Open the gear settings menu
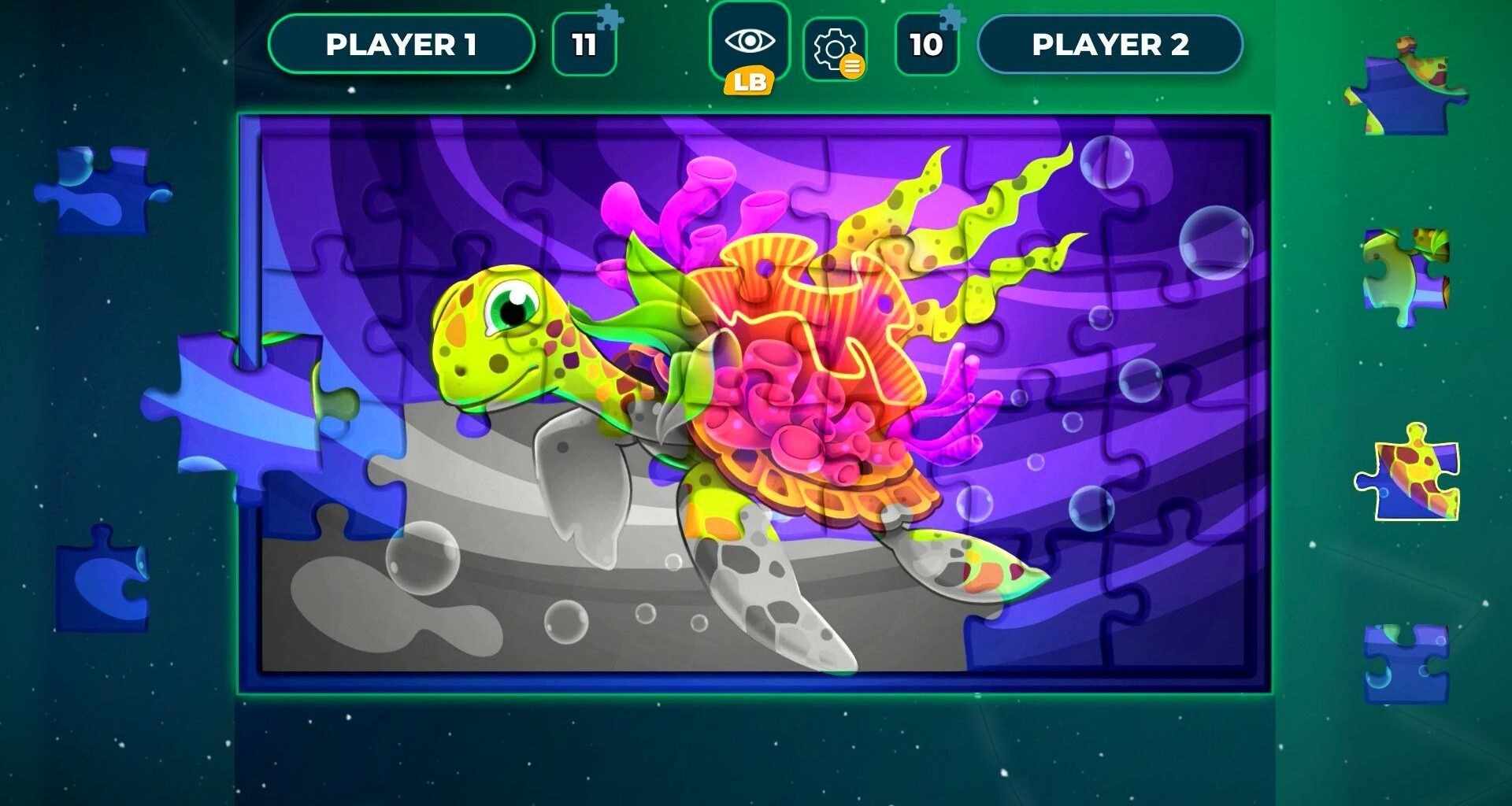This screenshot has height=806, width=1512. pyautogui.click(x=835, y=50)
